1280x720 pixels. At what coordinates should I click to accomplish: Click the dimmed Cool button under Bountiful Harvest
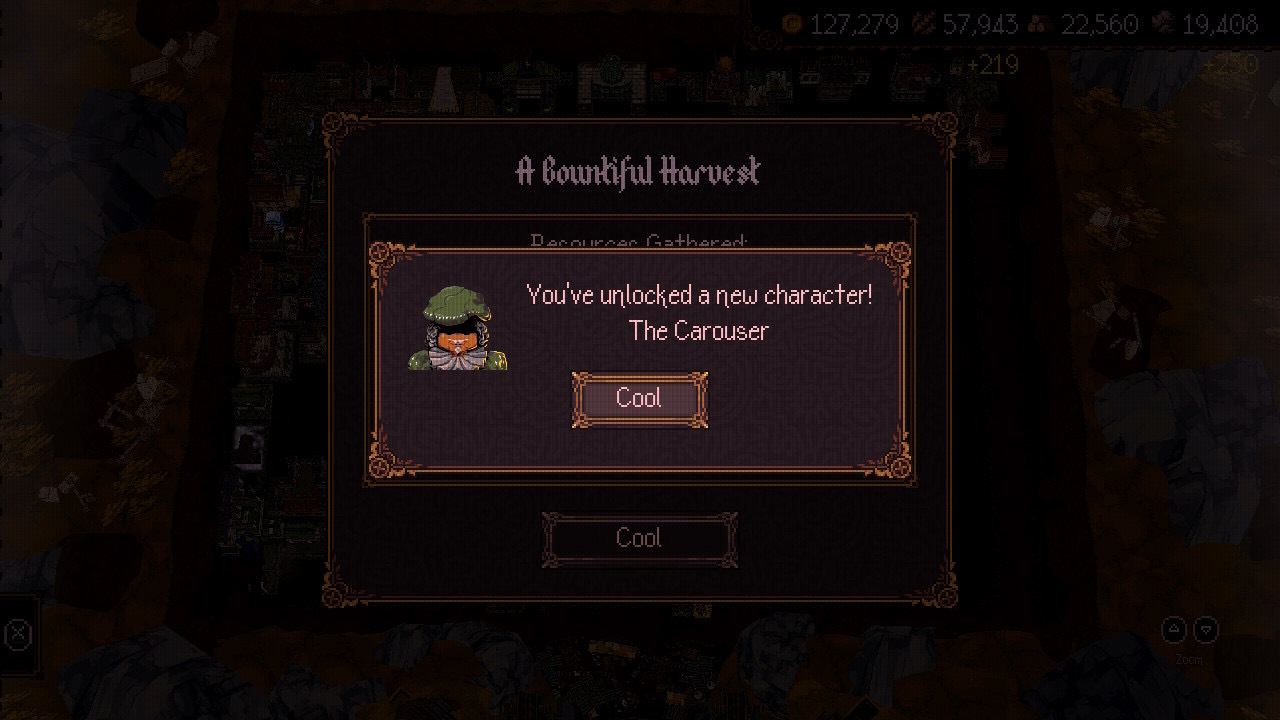(639, 539)
